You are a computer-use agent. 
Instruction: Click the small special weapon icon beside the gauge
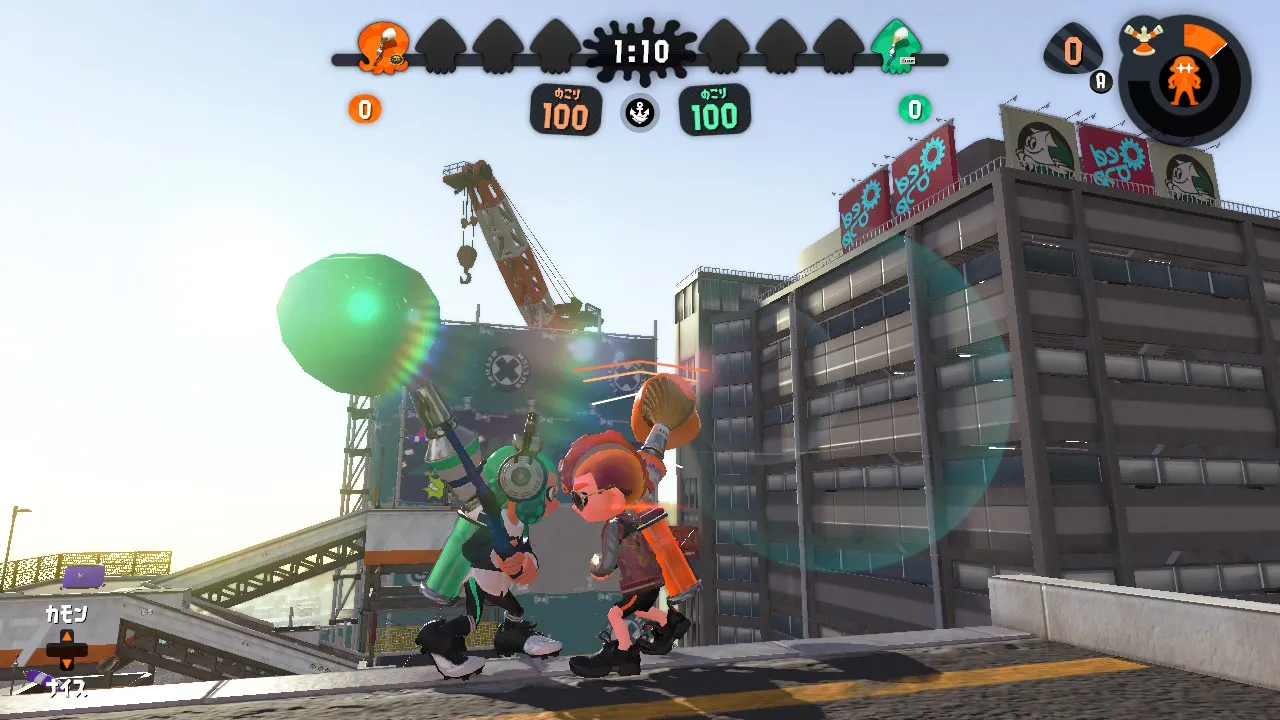(1141, 37)
